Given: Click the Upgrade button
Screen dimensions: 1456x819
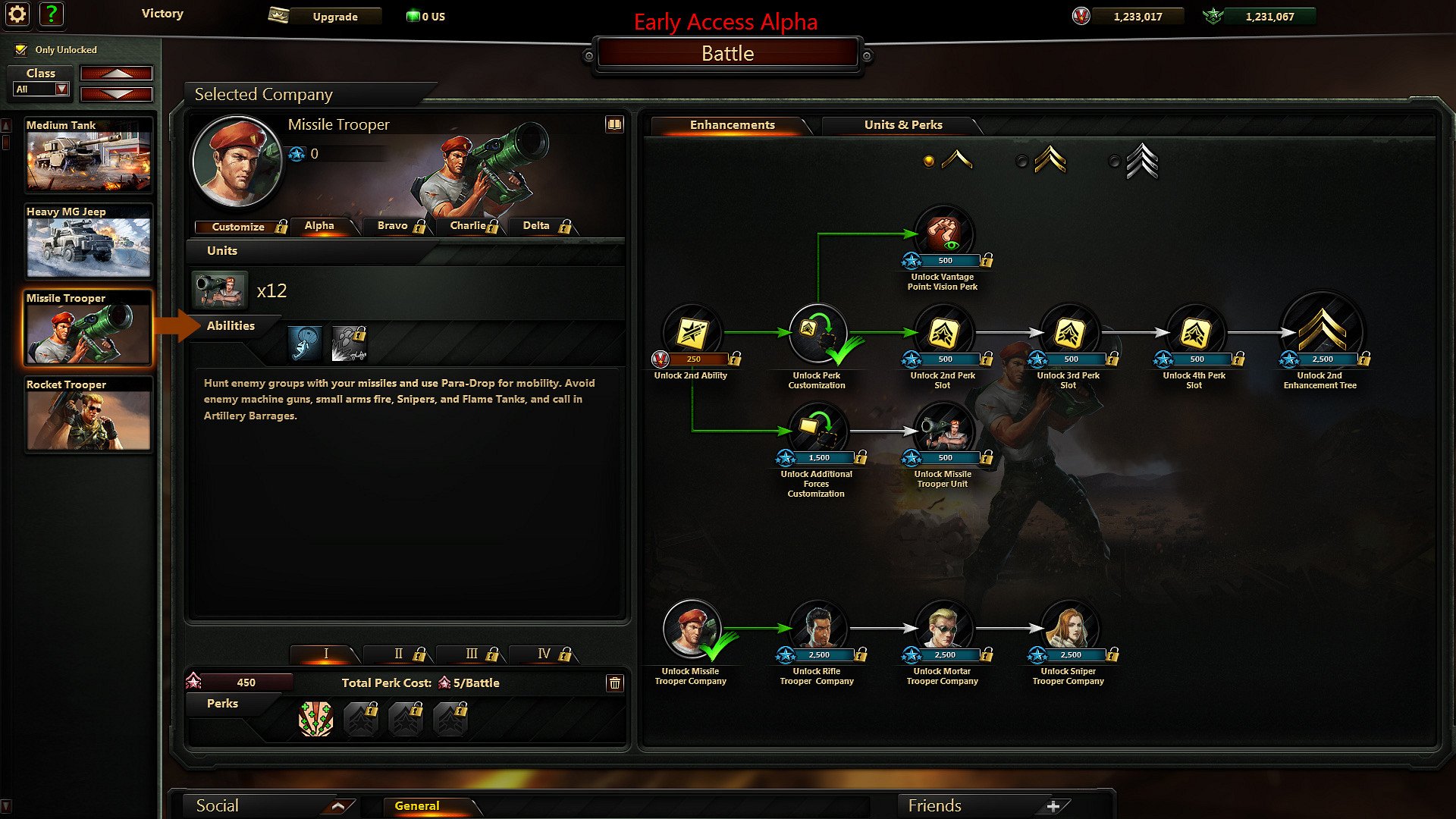Looking at the screenshot, I should click(334, 17).
